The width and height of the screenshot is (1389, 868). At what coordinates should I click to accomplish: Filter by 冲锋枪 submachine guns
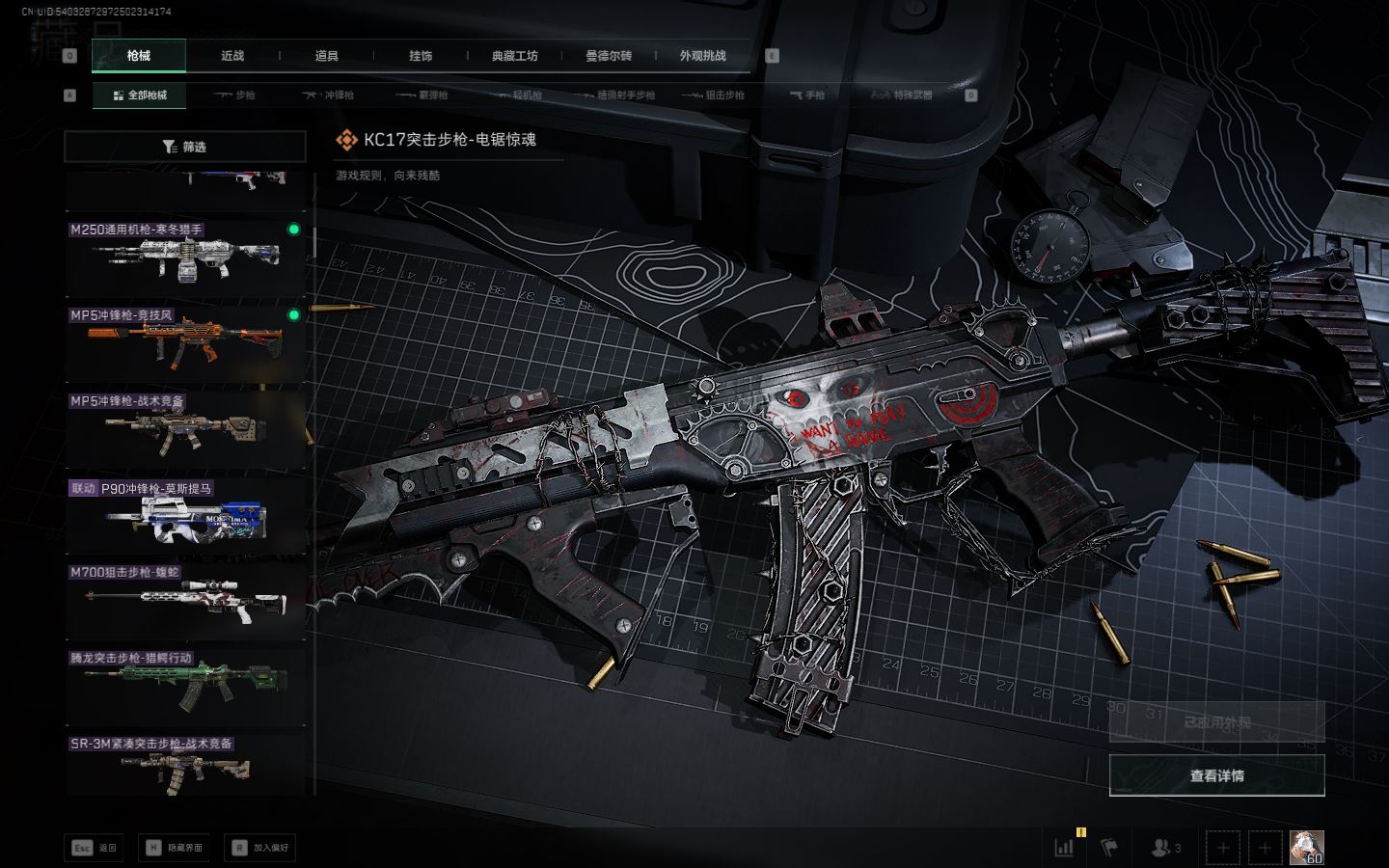[329, 95]
